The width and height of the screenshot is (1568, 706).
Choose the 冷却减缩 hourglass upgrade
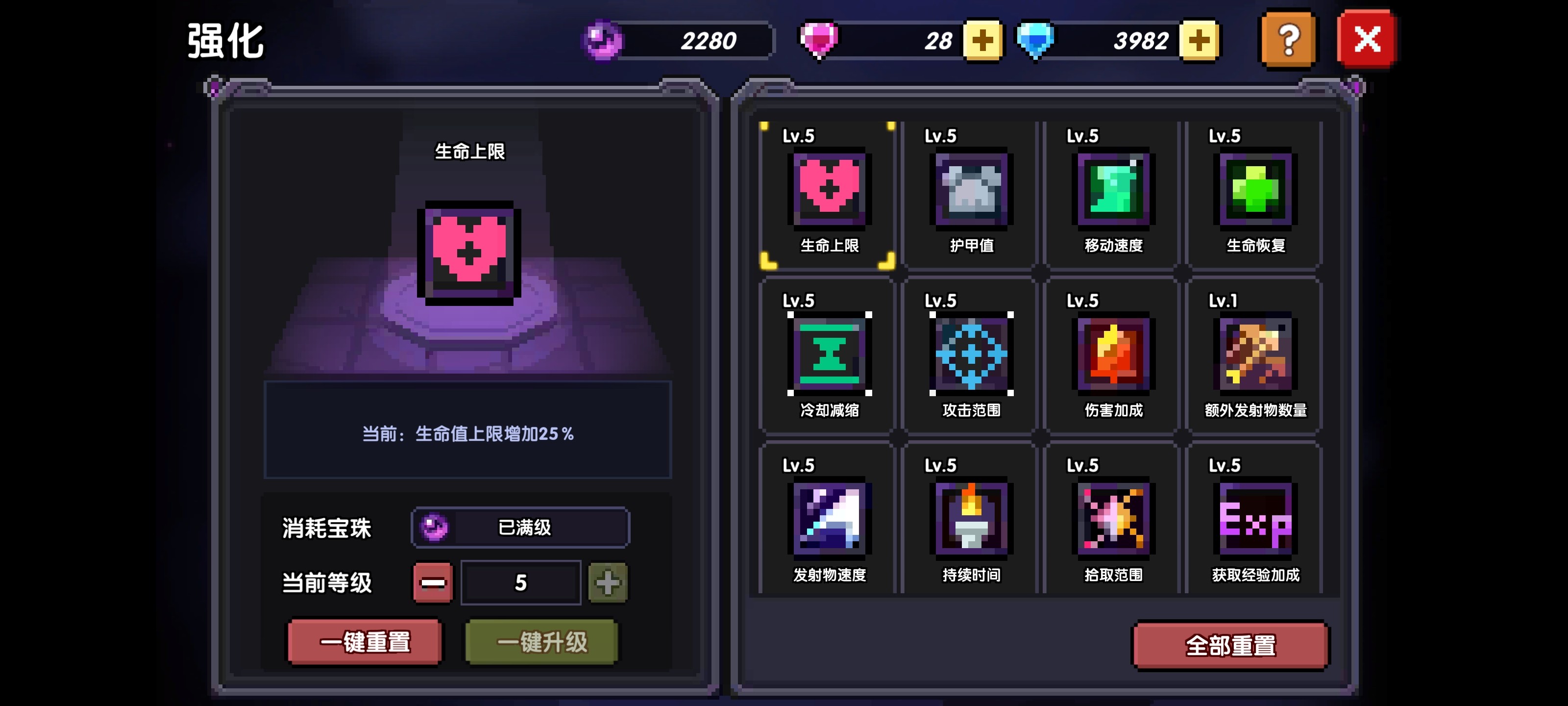coord(829,354)
